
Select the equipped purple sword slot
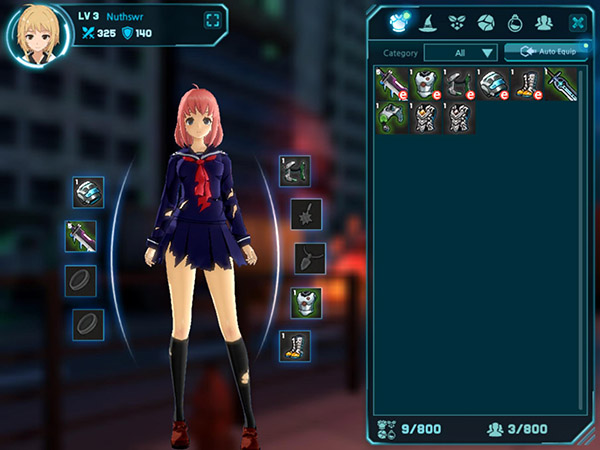(81, 235)
